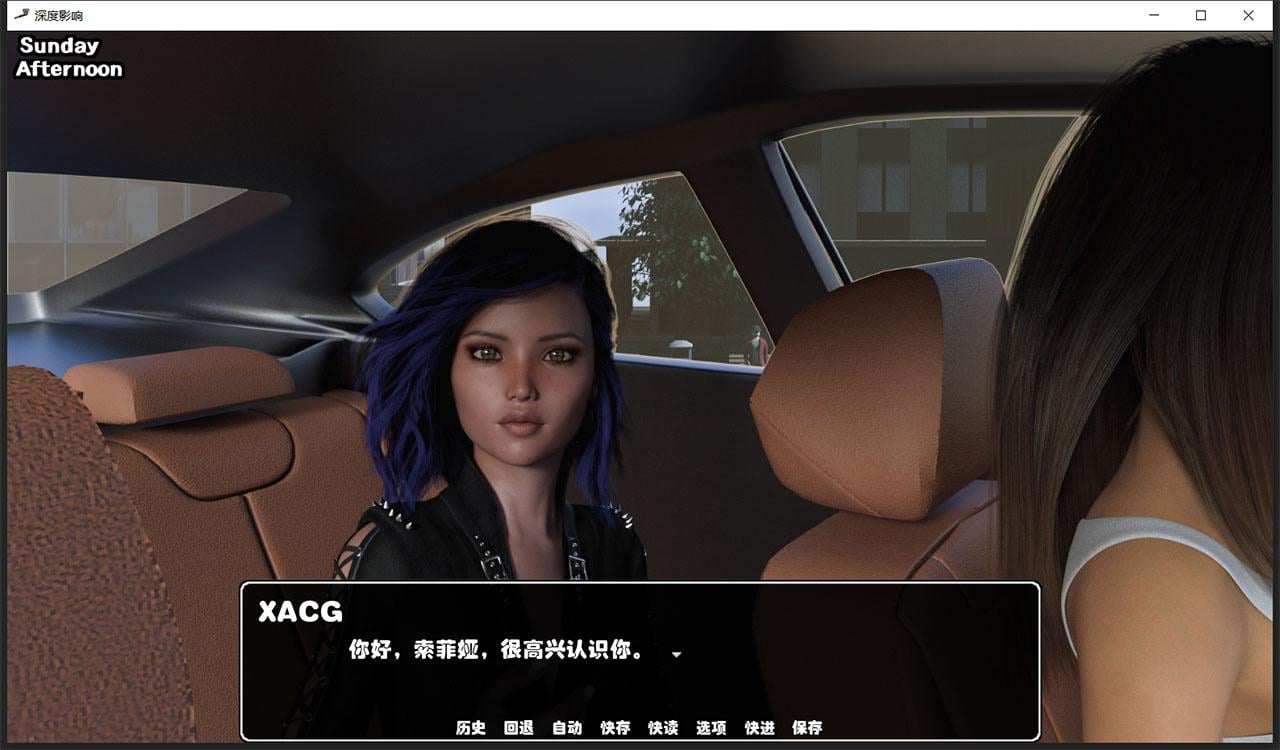Minimize the 深度影响 game window
1280x750 pixels.
(1150, 15)
